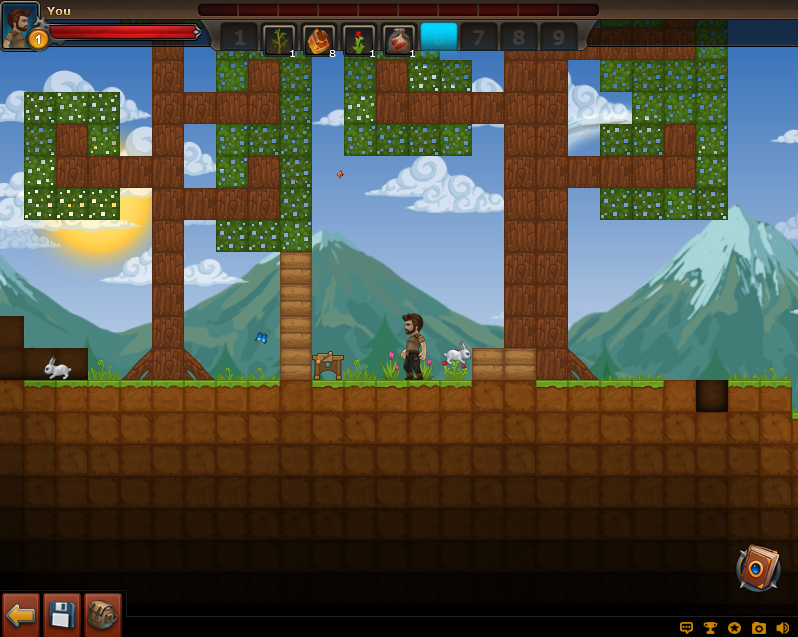798x637 pixels.
Task: Go back with the orange arrow button
Action: pyautogui.click(x=21, y=614)
